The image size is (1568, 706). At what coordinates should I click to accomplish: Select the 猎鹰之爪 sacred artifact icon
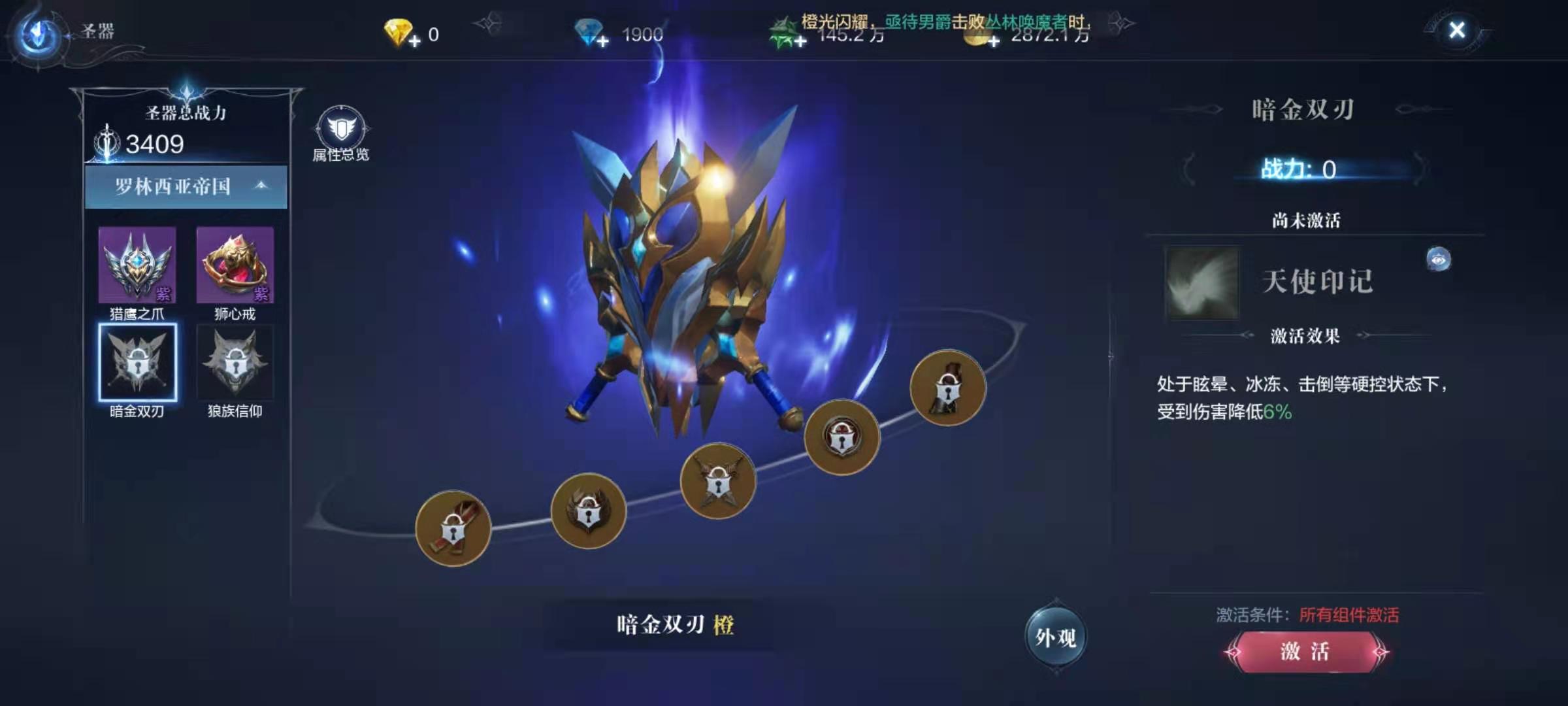pos(137,265)
